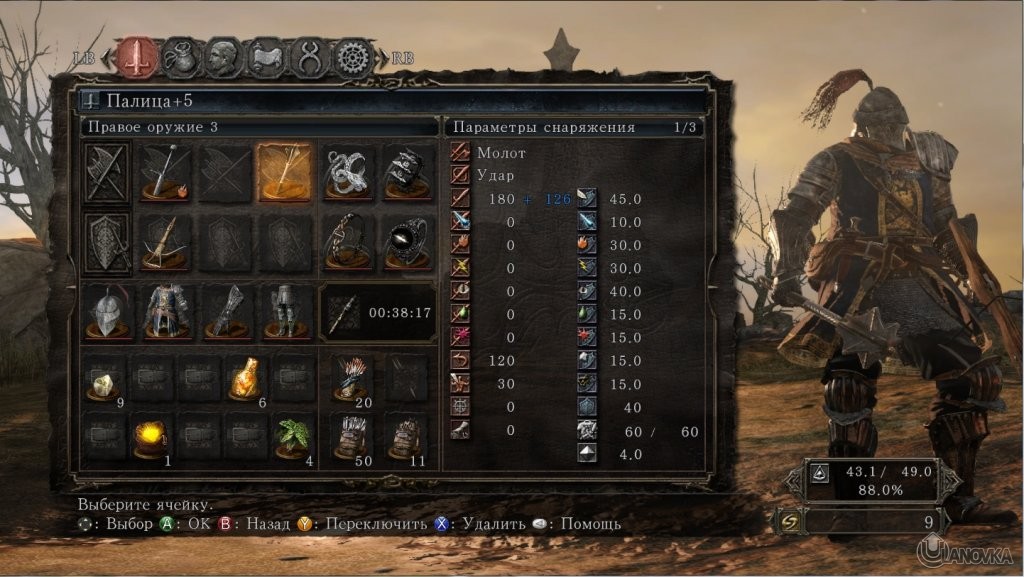The image size is (1024, 577).
Task: Switch to the item pouch tab
Action: (x=181, y=57)
